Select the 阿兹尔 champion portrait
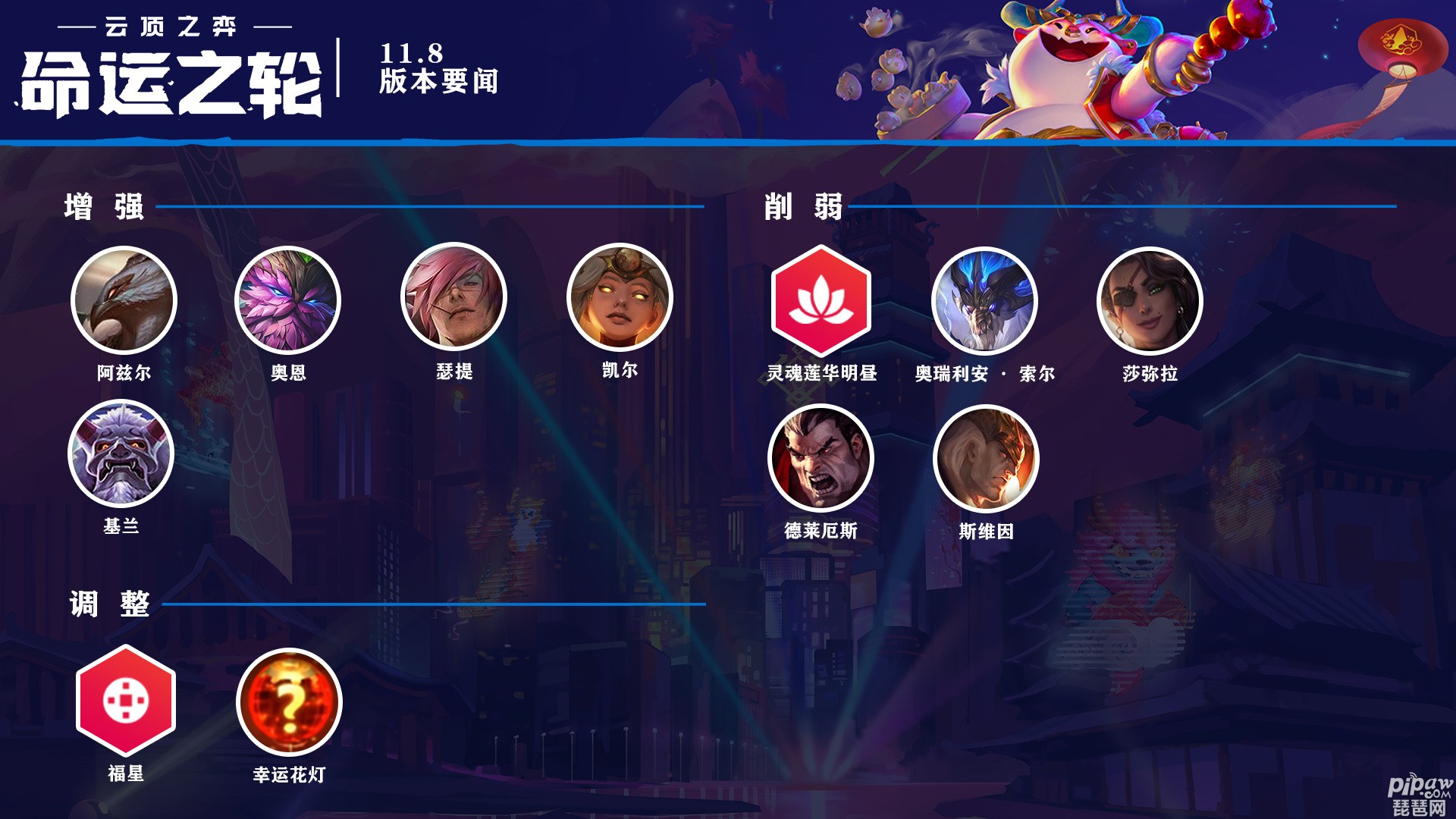 coord(124,300)
